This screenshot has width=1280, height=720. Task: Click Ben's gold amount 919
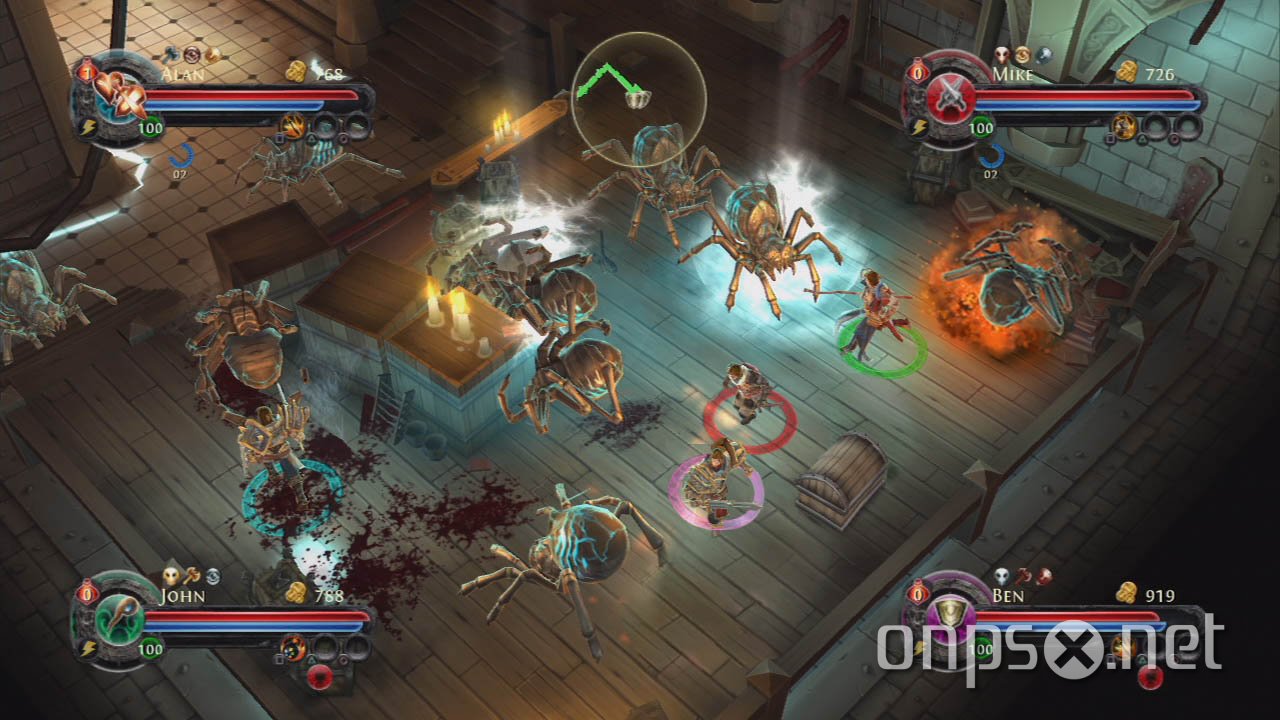click(x=1160, y=595)
